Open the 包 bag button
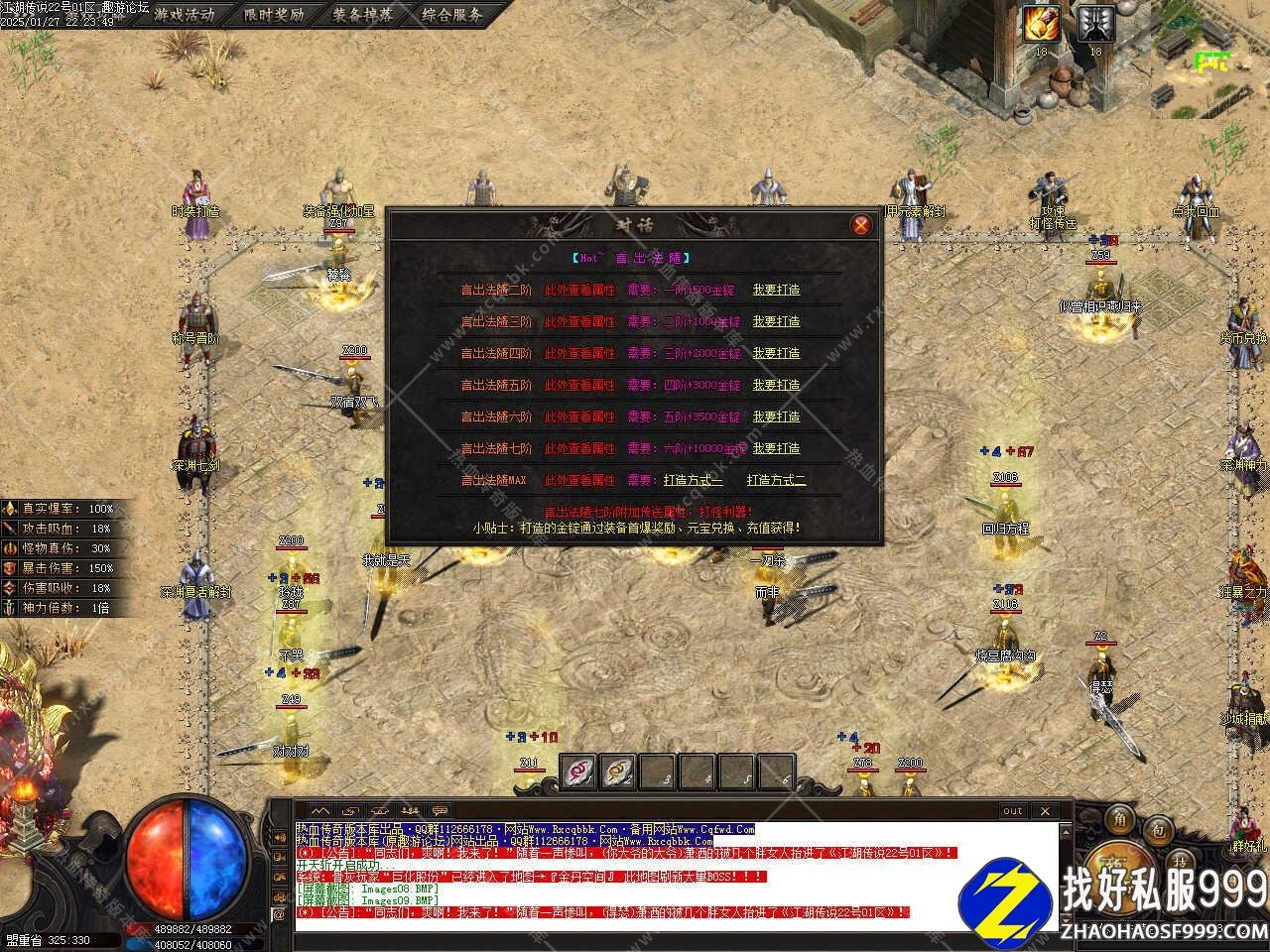Screen dimensions: 1270x952 [x=1156, y=828]
